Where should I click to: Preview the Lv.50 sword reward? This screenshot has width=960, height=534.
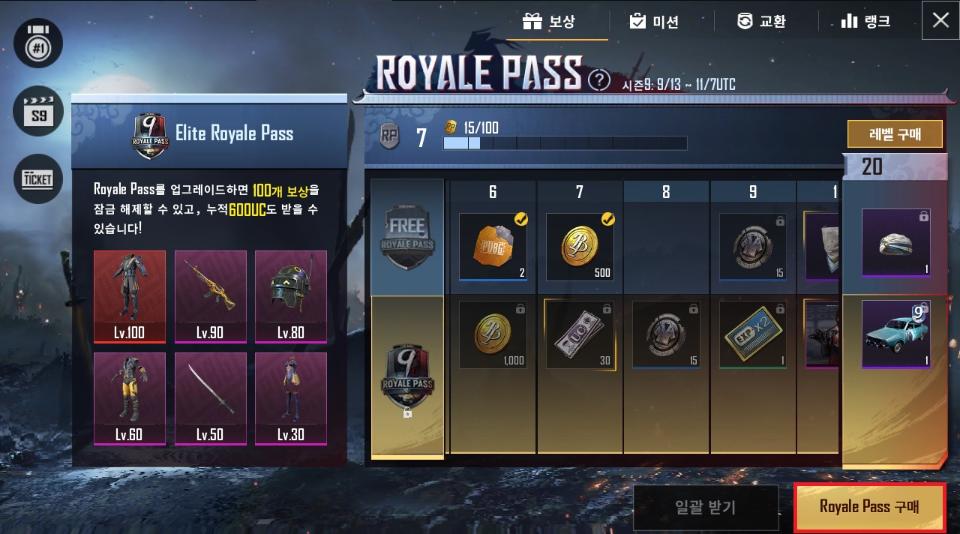(210, 397)
